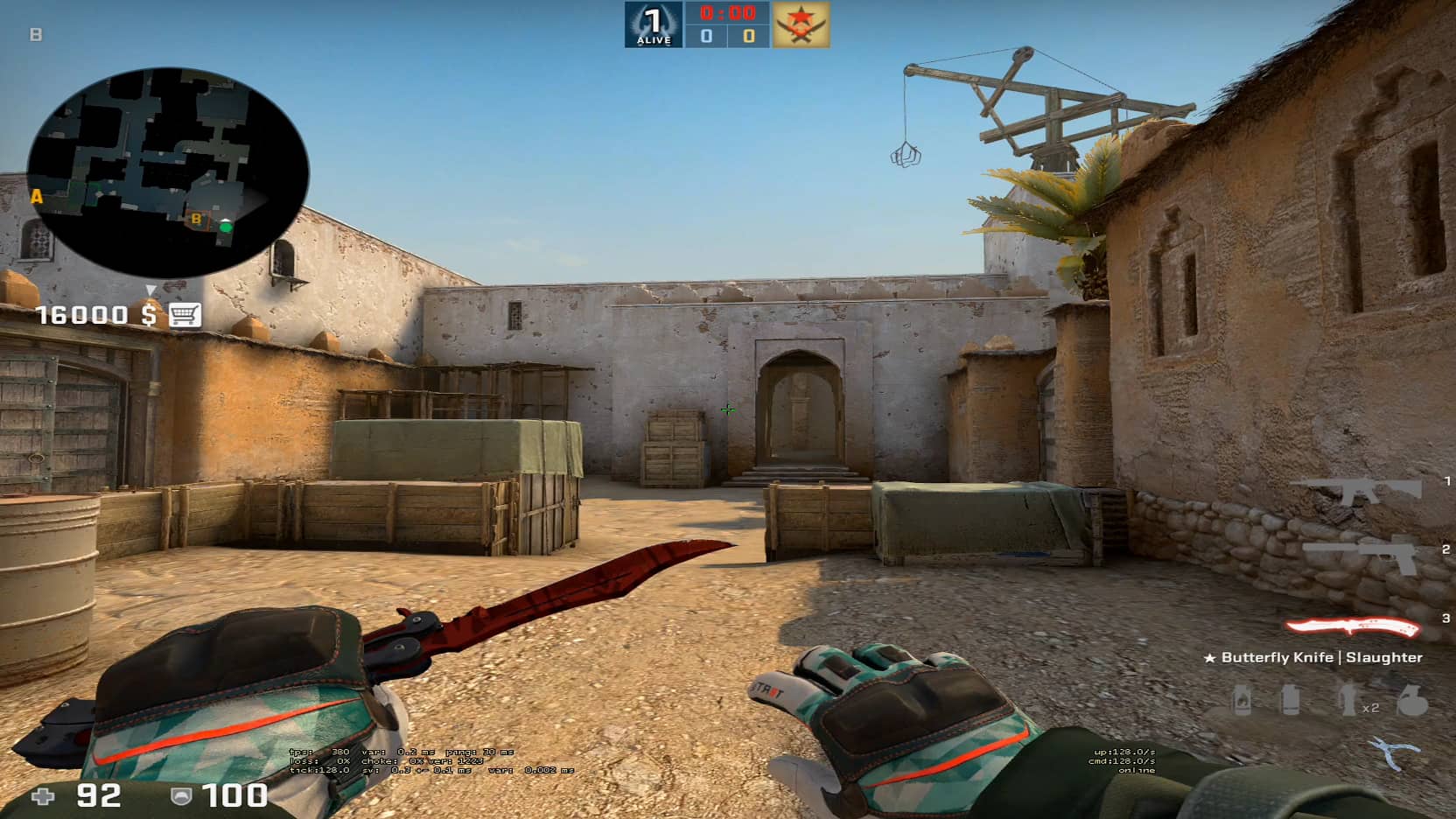This screenshot has height=819, width=1456.
Task: Click the Terrorist team emblem on scoreboard
Action: [801, 24]
